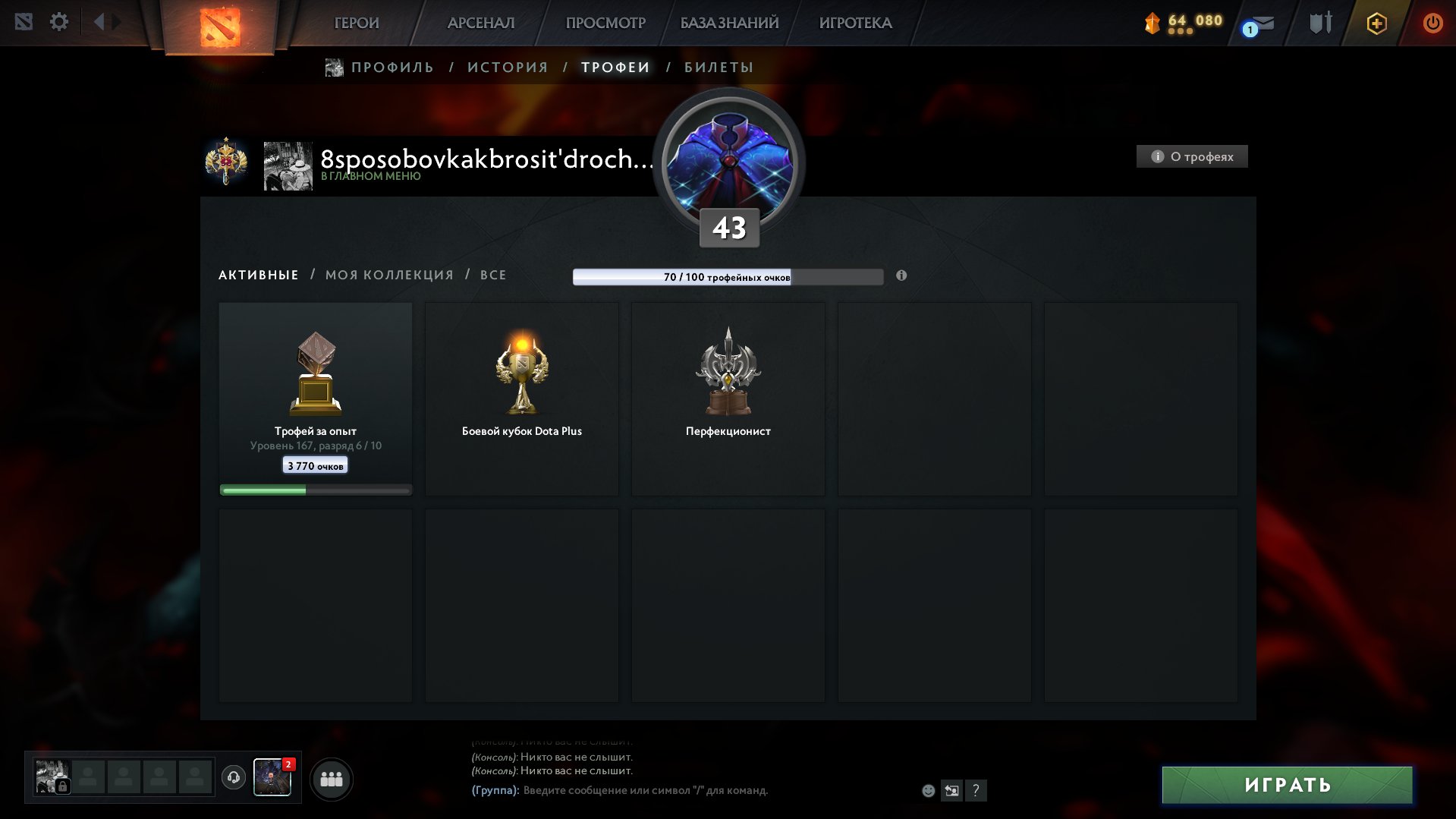This screenshot has height=819, width=1456.
Task: Toggle voice chat with the headset icon
Action: point(234,778)
